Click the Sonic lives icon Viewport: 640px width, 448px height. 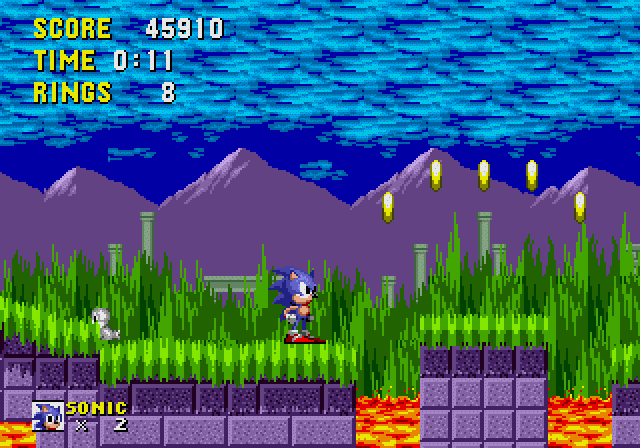(48, 415)
